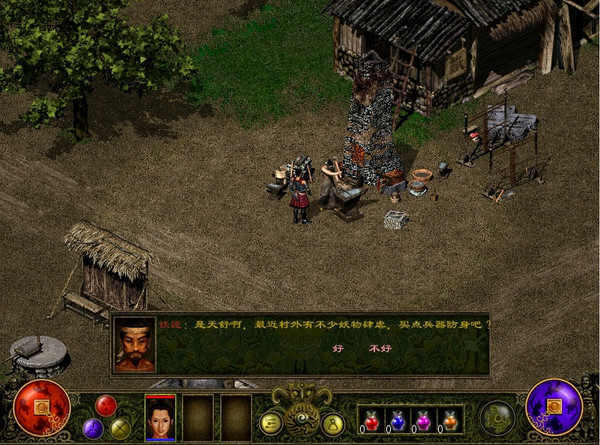Decline with the 不好 dialogue option
This screenshot has width=600, height=445.
tap(379, 349)
